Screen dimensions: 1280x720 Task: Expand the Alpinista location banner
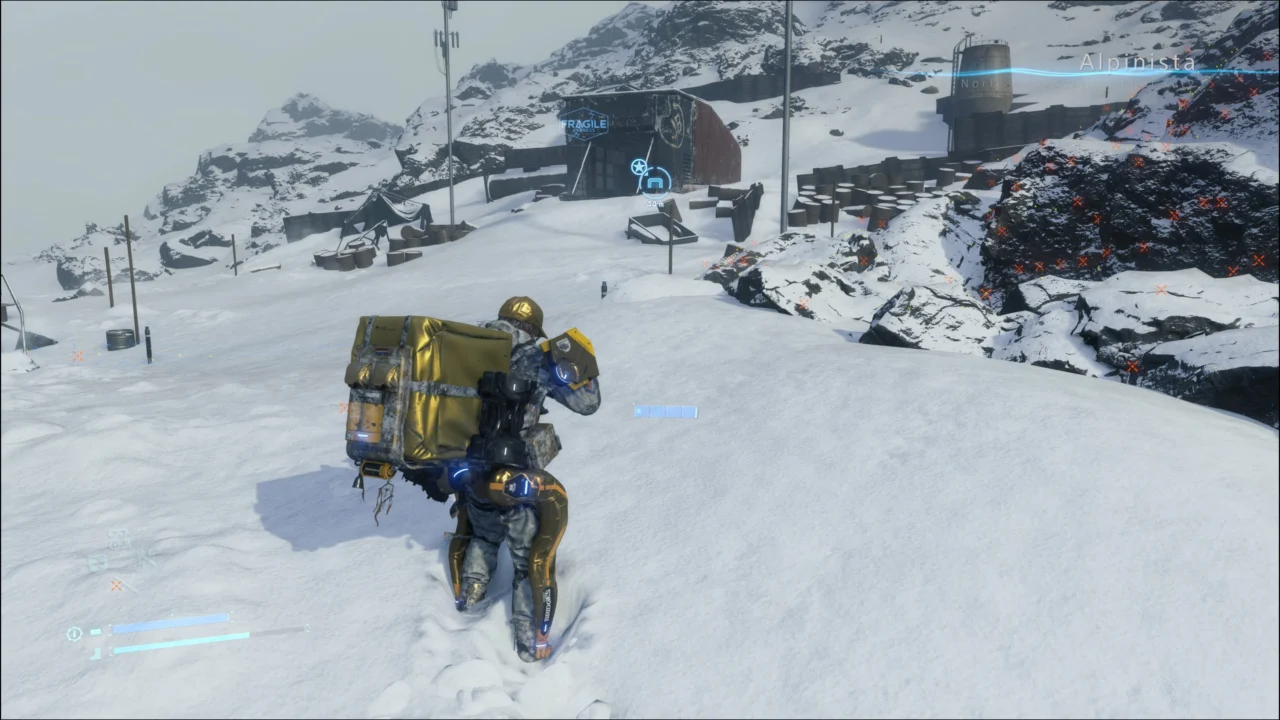(1137, 63)
